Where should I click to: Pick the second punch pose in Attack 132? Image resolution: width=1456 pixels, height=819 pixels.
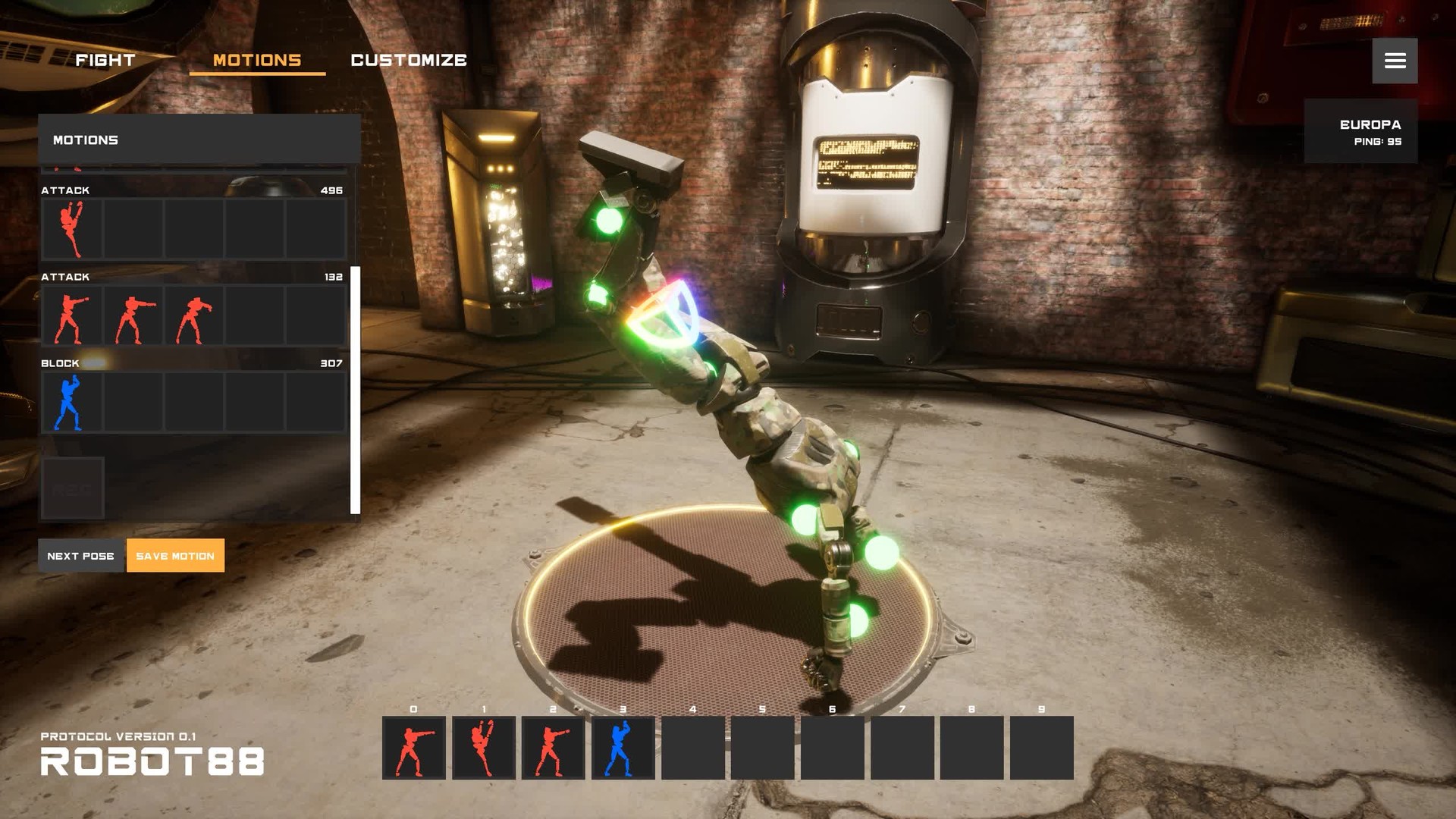pos(133,316)
